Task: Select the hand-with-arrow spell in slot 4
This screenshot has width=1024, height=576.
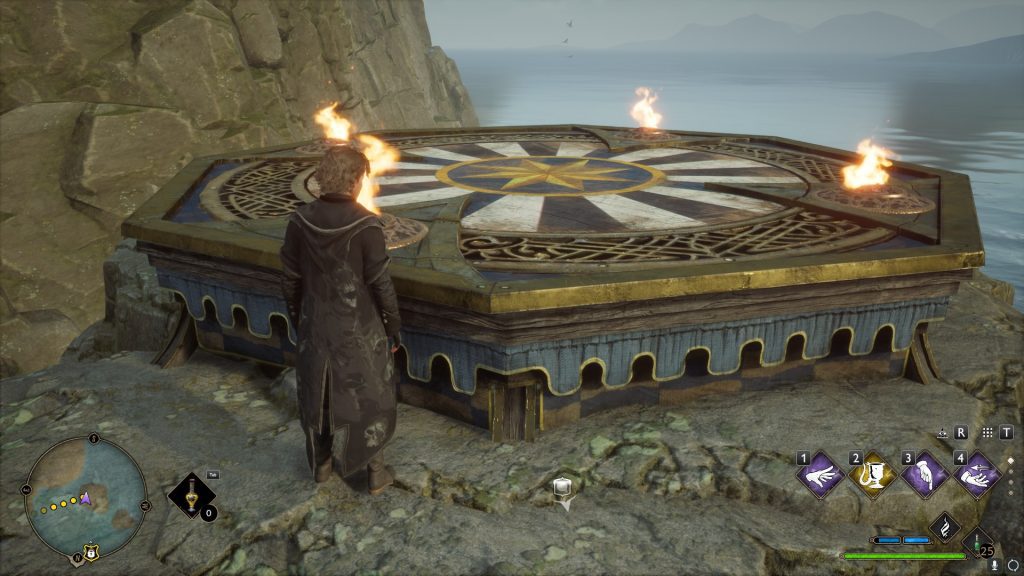Action: (976, 474)
